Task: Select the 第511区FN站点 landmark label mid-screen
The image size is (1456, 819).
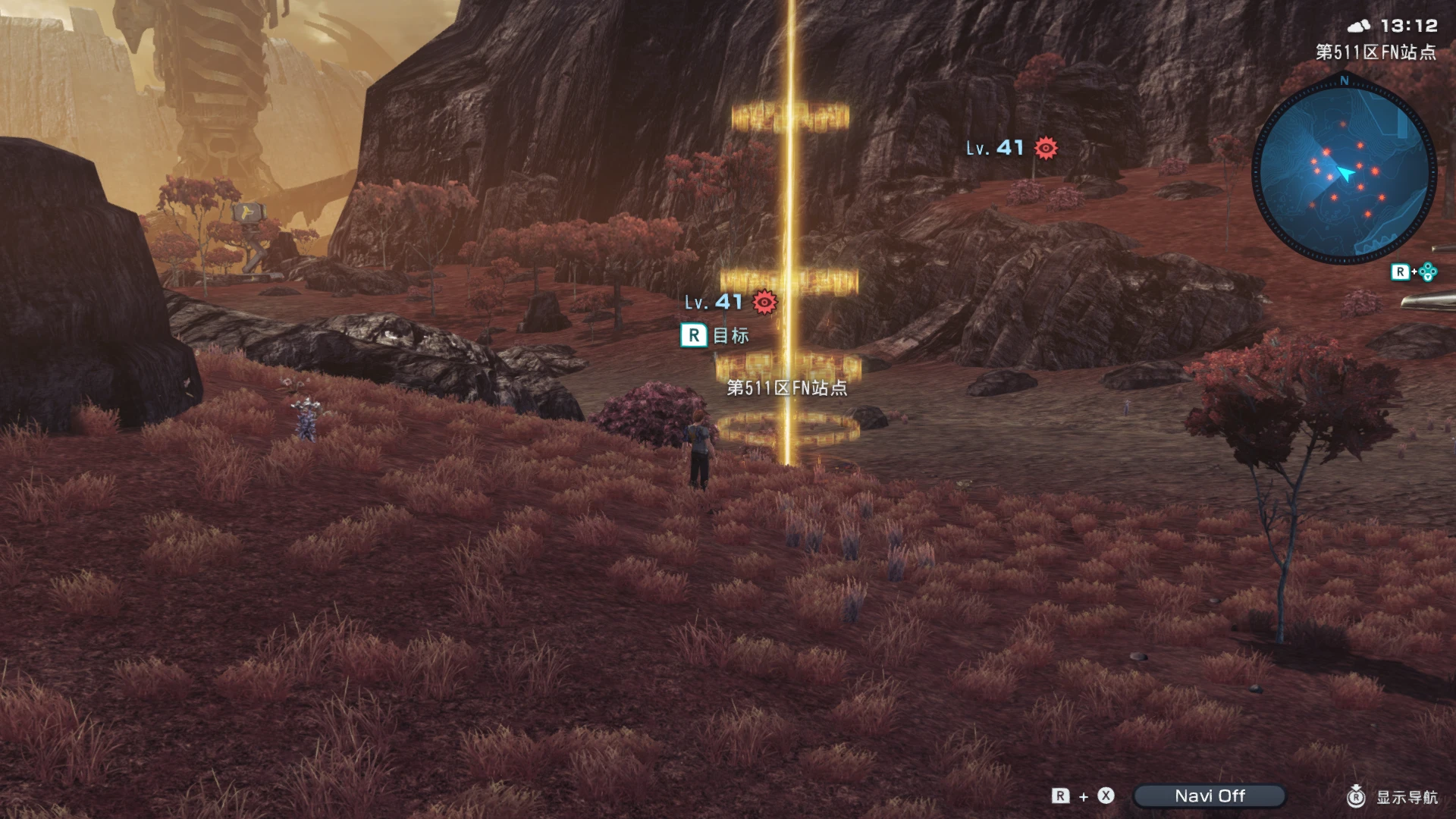Action: click(788, 389)
